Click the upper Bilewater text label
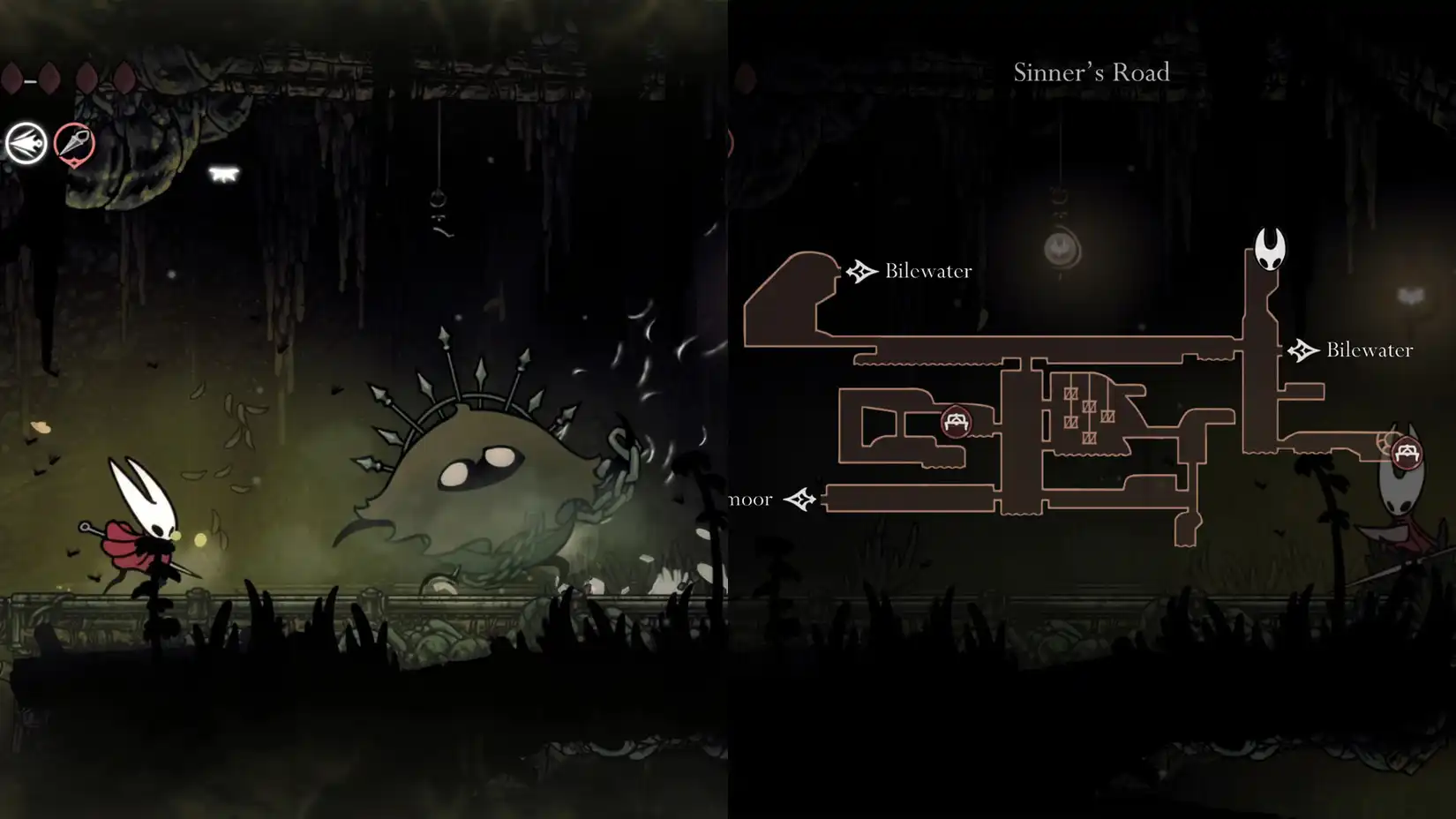The width and height of the screenshot is (1456, 819). (x=927, y=271)
